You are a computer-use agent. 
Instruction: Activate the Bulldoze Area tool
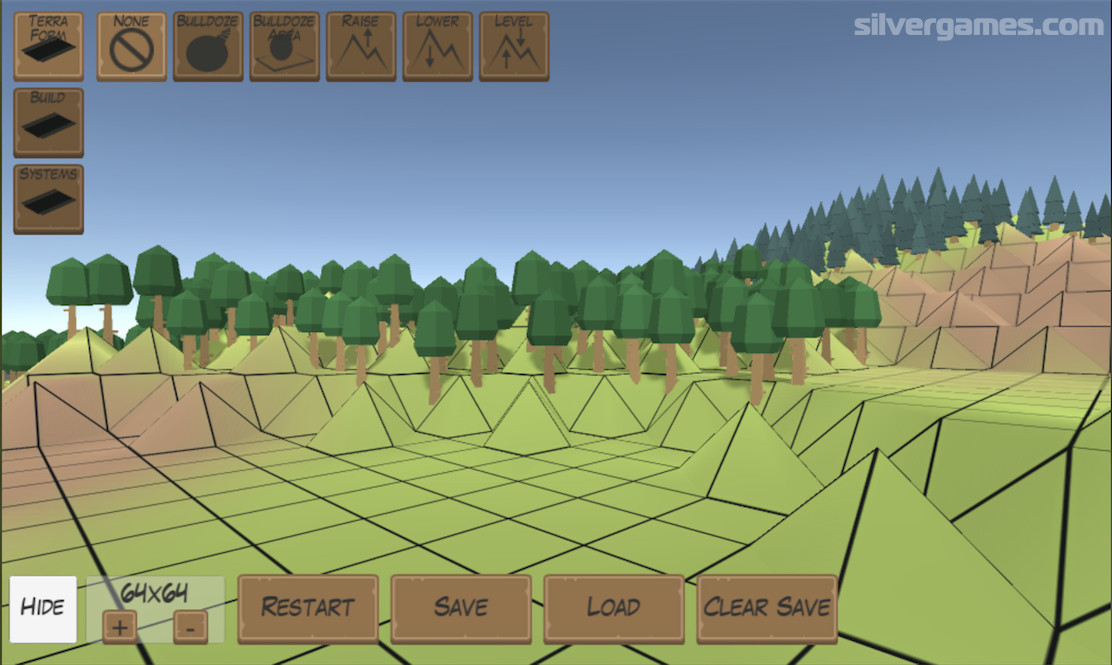coord(285,46)
